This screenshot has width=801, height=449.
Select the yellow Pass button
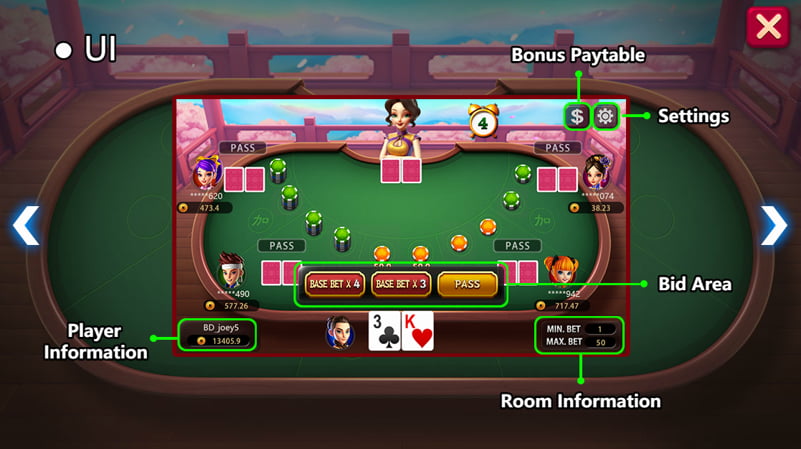[x=467, y=284]
